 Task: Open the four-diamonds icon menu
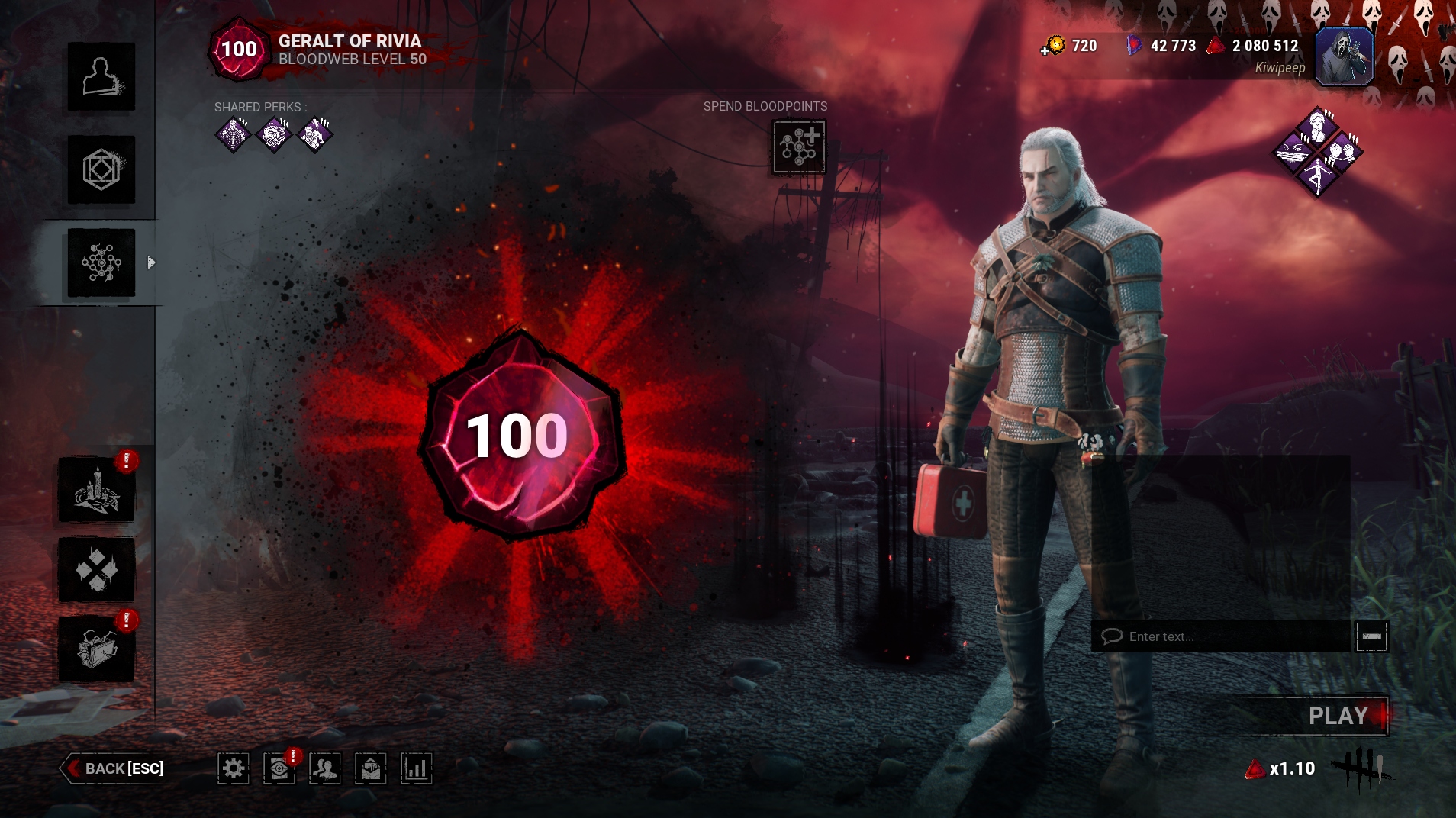click(97, 569)
